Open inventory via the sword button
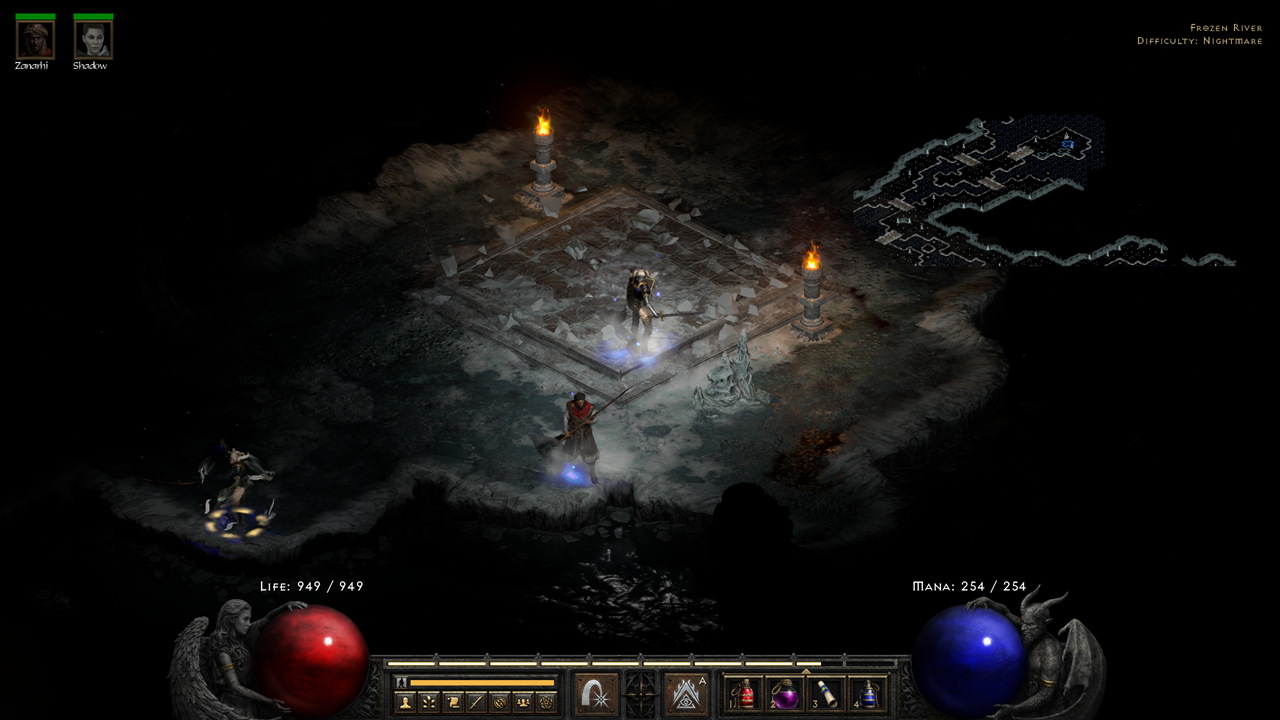The image size is (1280, 720). click(x=476, y=702)
